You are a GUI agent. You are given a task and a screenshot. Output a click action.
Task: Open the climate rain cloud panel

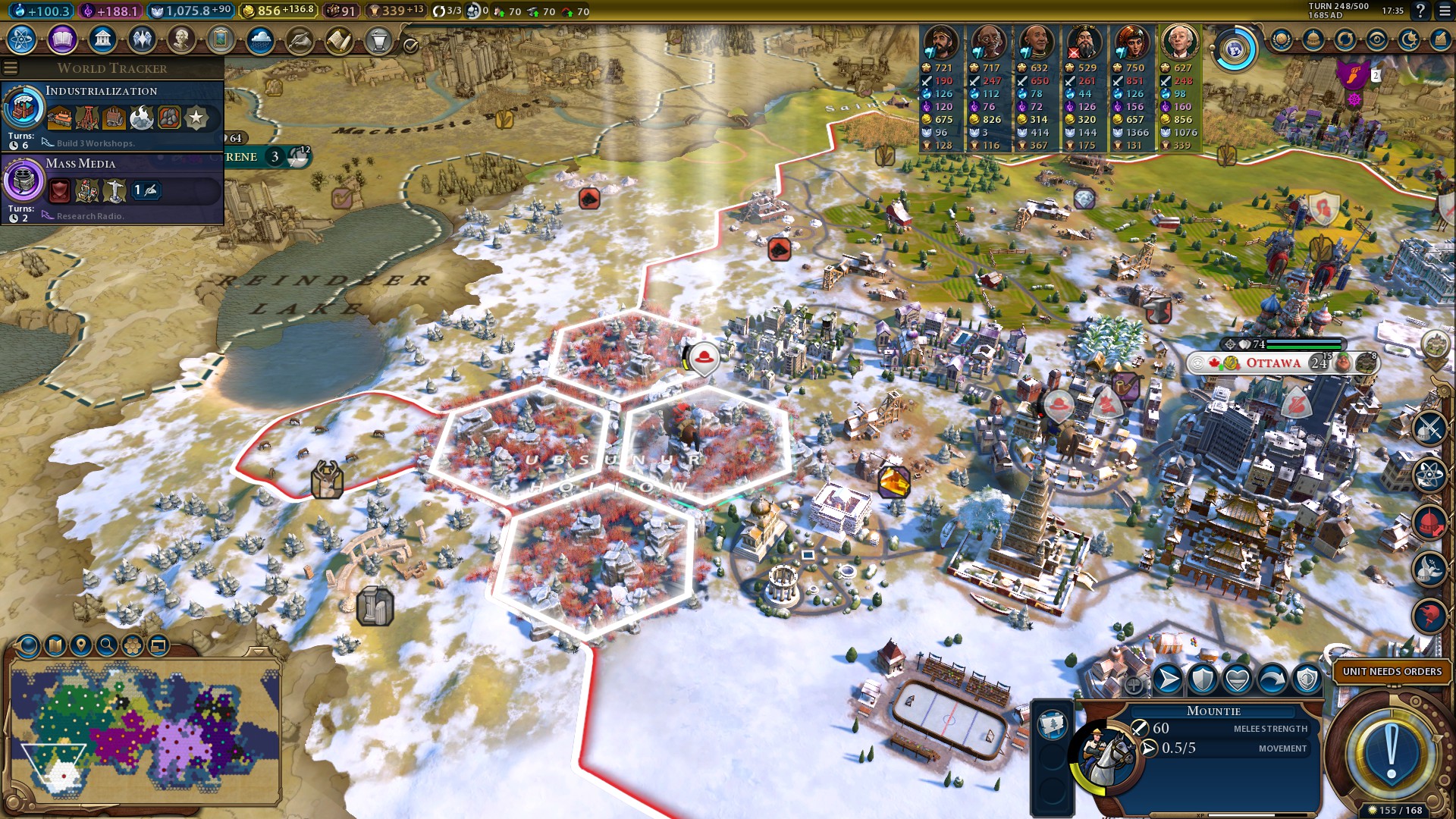pyautogui.click(x=260, y=39)
